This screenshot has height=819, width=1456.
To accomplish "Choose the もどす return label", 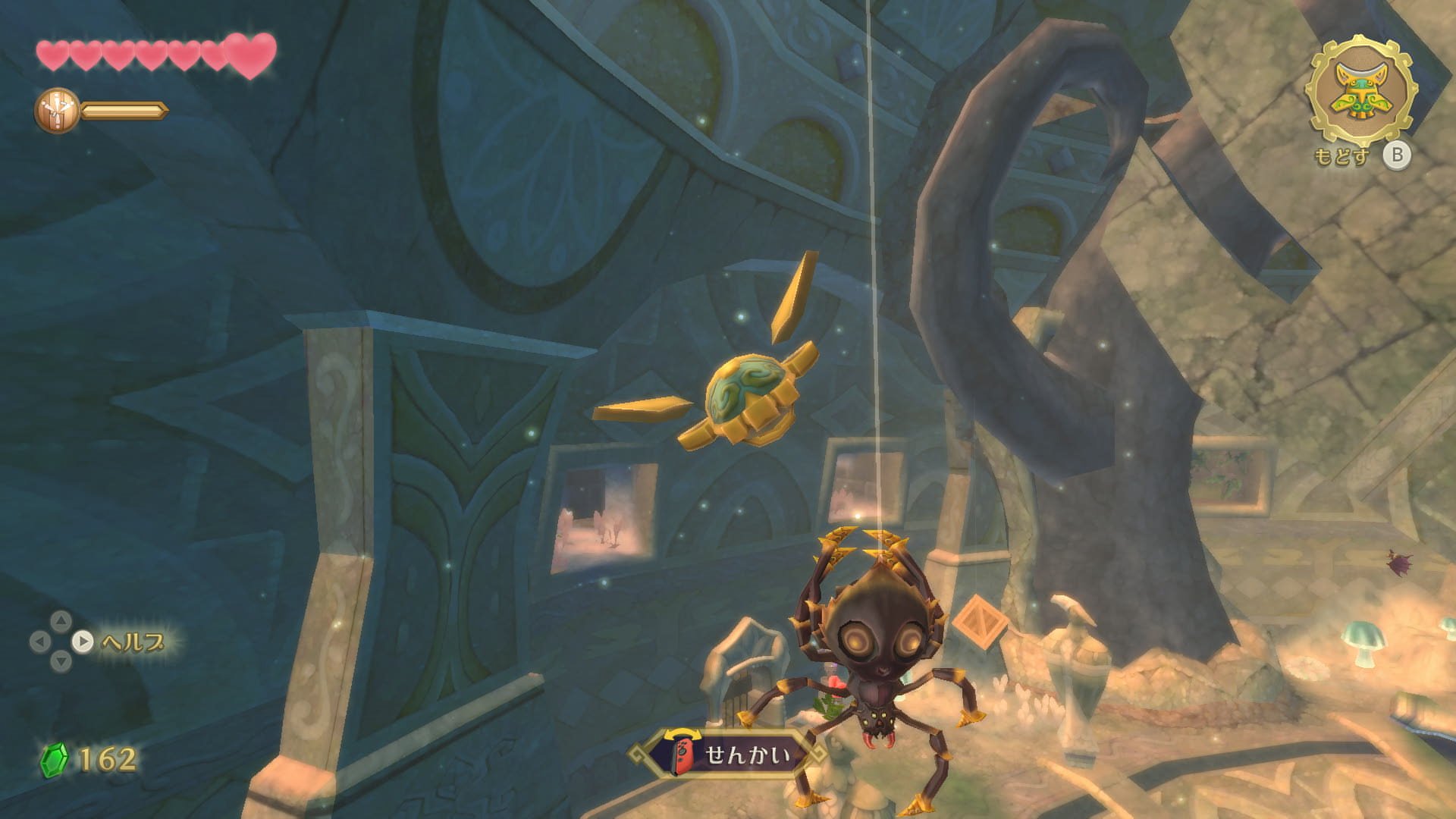I will pyautogui.click(x=1342, y=157).
